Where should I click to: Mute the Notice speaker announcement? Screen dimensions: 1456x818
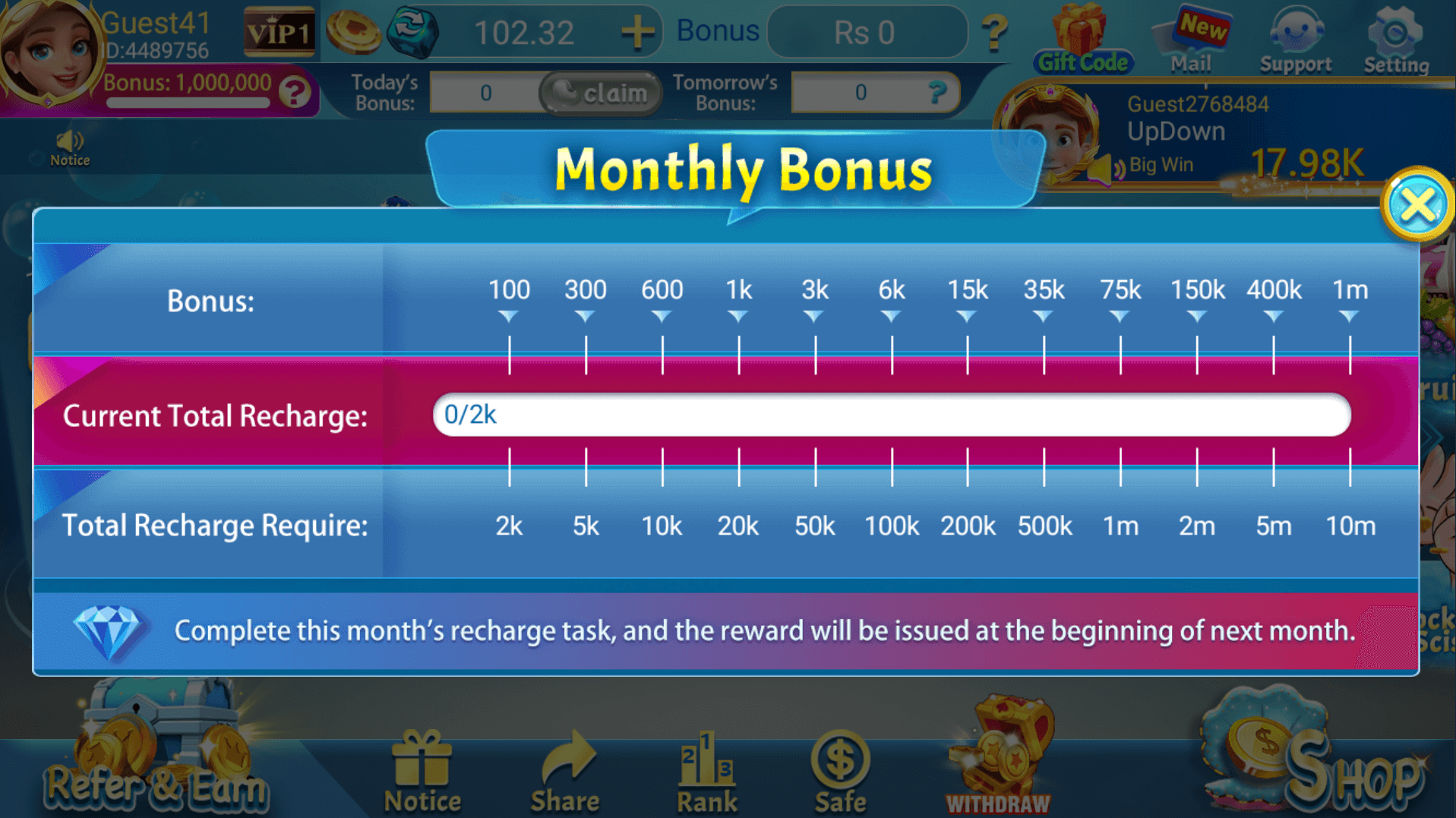70,141
